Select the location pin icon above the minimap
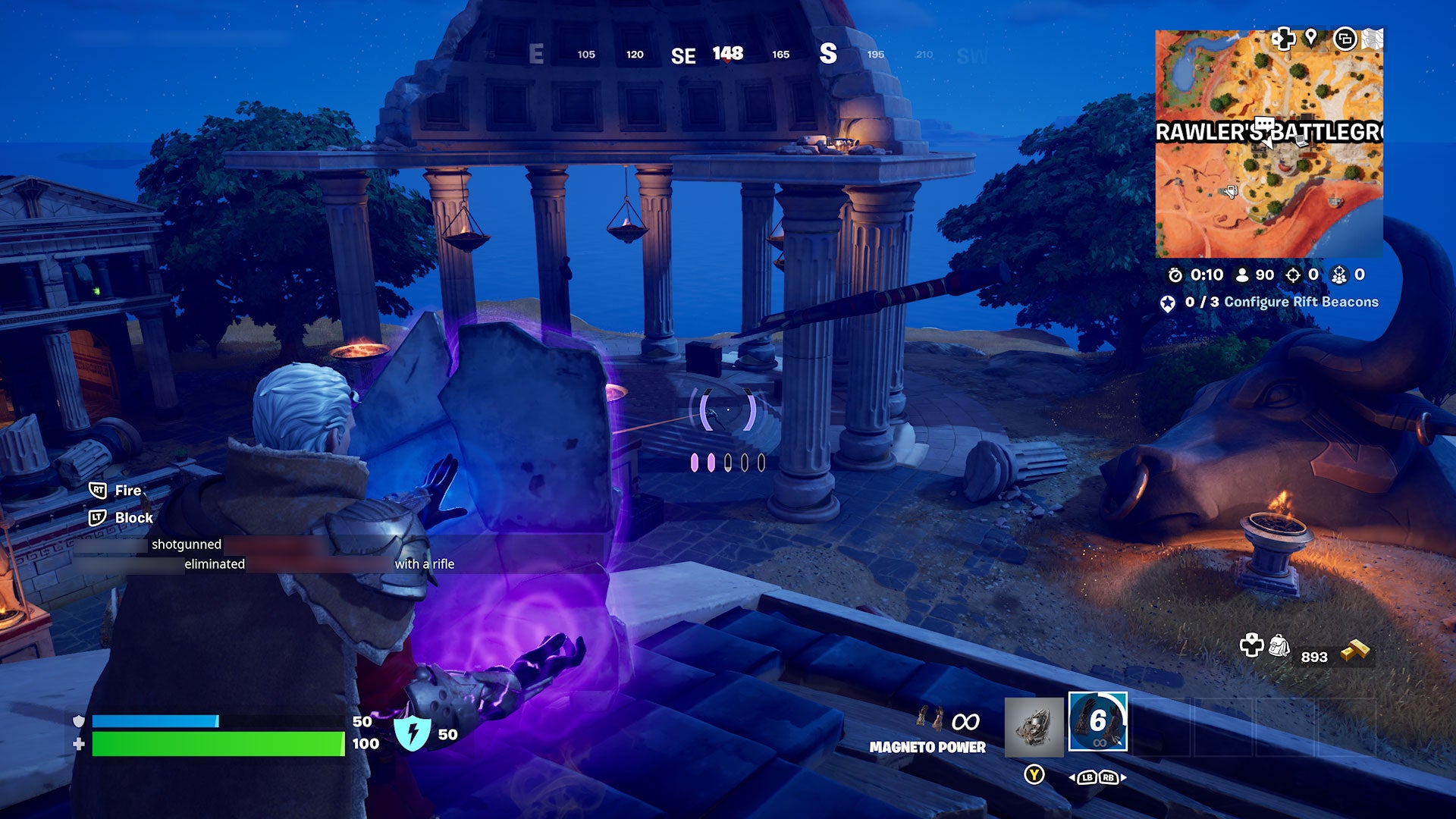Image resolution: width=1456 pixels, height=819 pixels. tap(1311, 39)
